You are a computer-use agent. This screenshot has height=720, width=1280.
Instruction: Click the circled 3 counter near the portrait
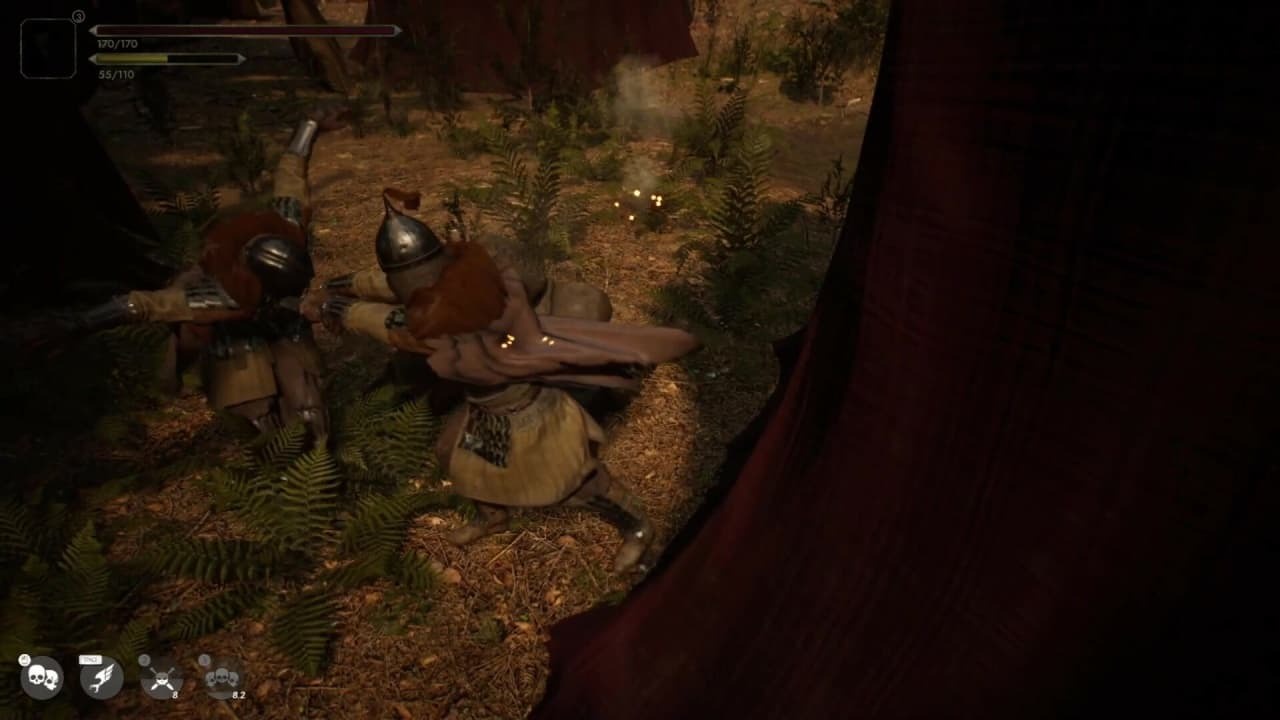pyautogui.click(x=78, y=16)
